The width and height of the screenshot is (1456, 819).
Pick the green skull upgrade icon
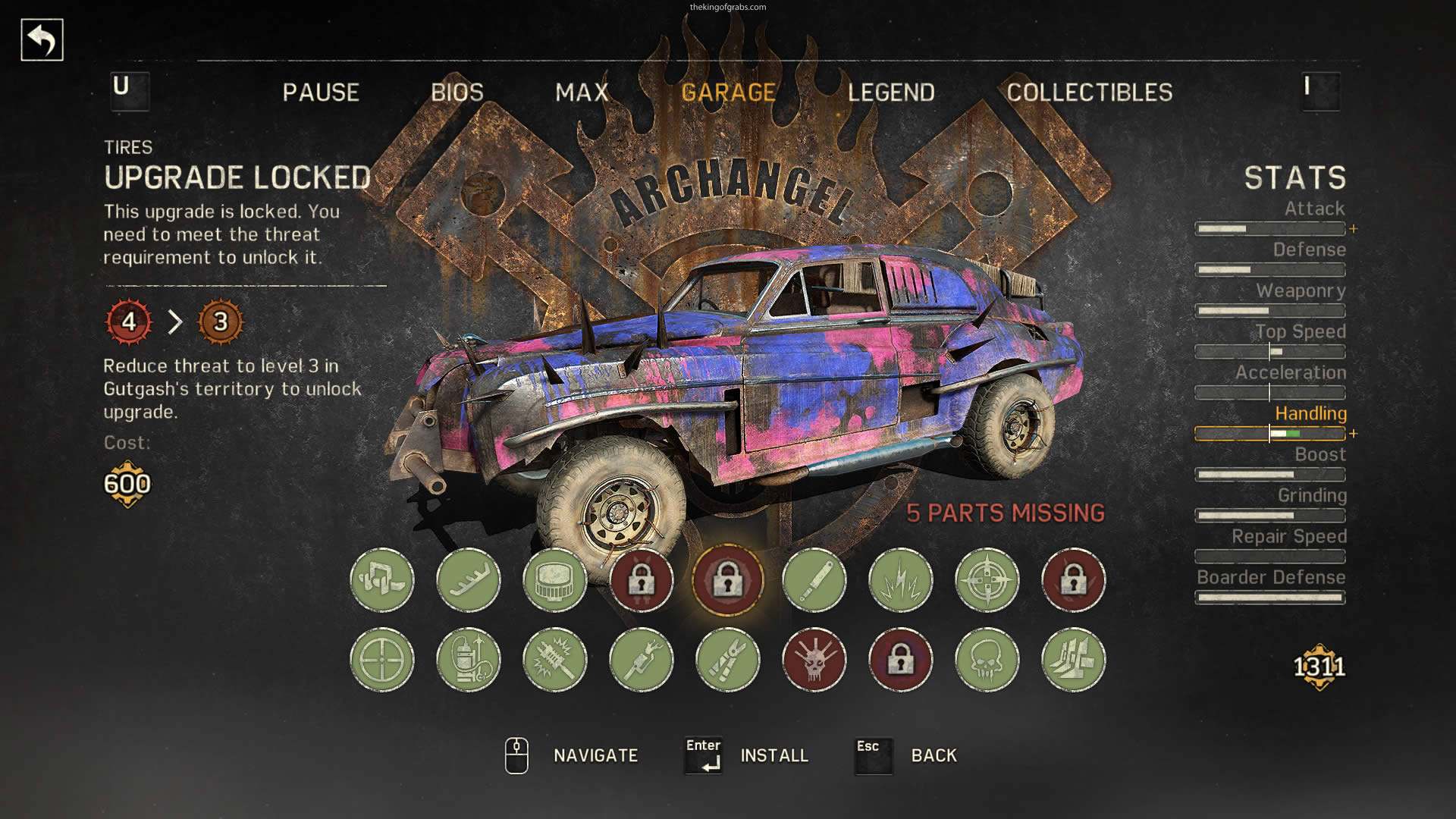click(987, 660)
